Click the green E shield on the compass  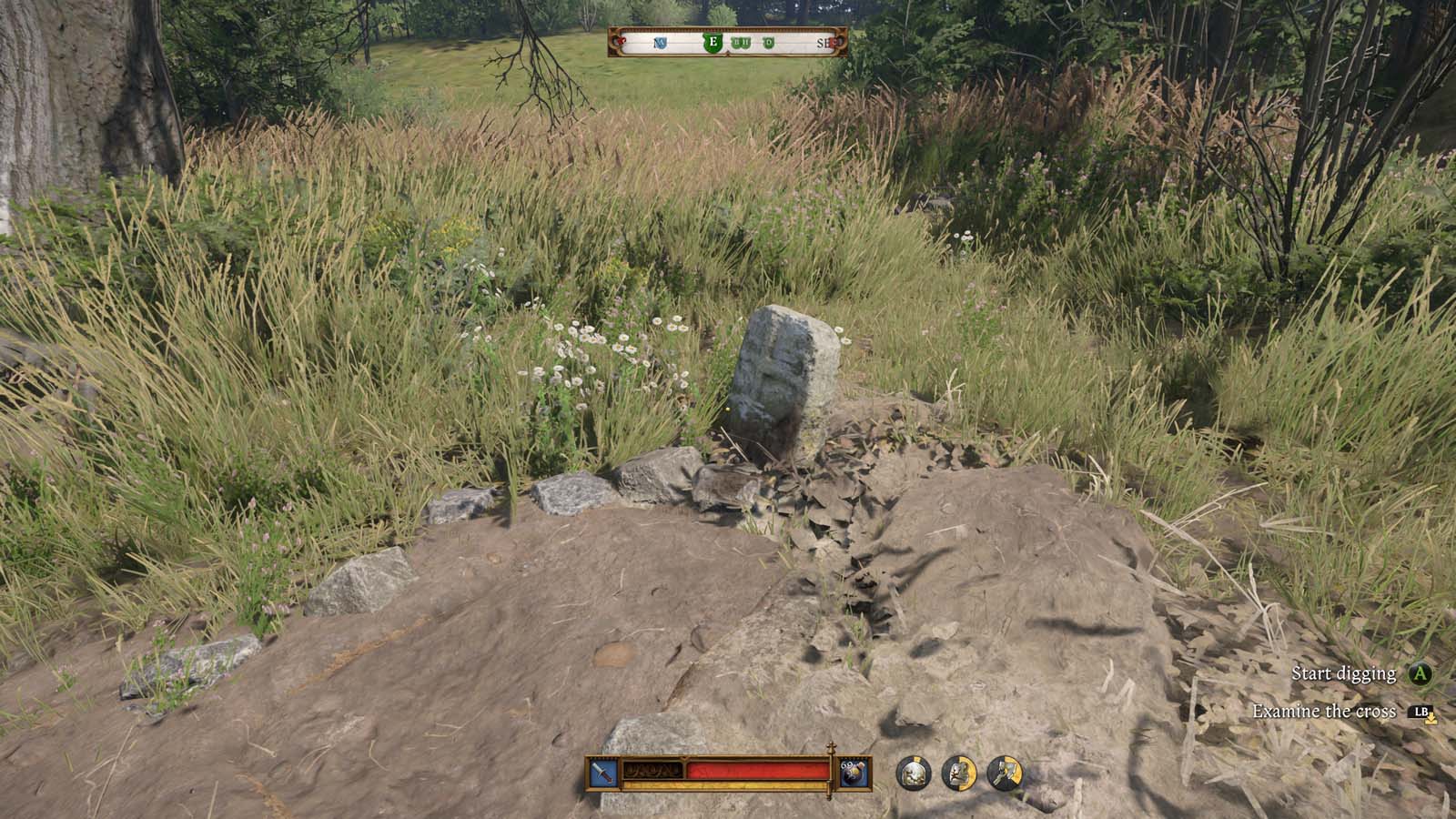[x=713, y=43]
